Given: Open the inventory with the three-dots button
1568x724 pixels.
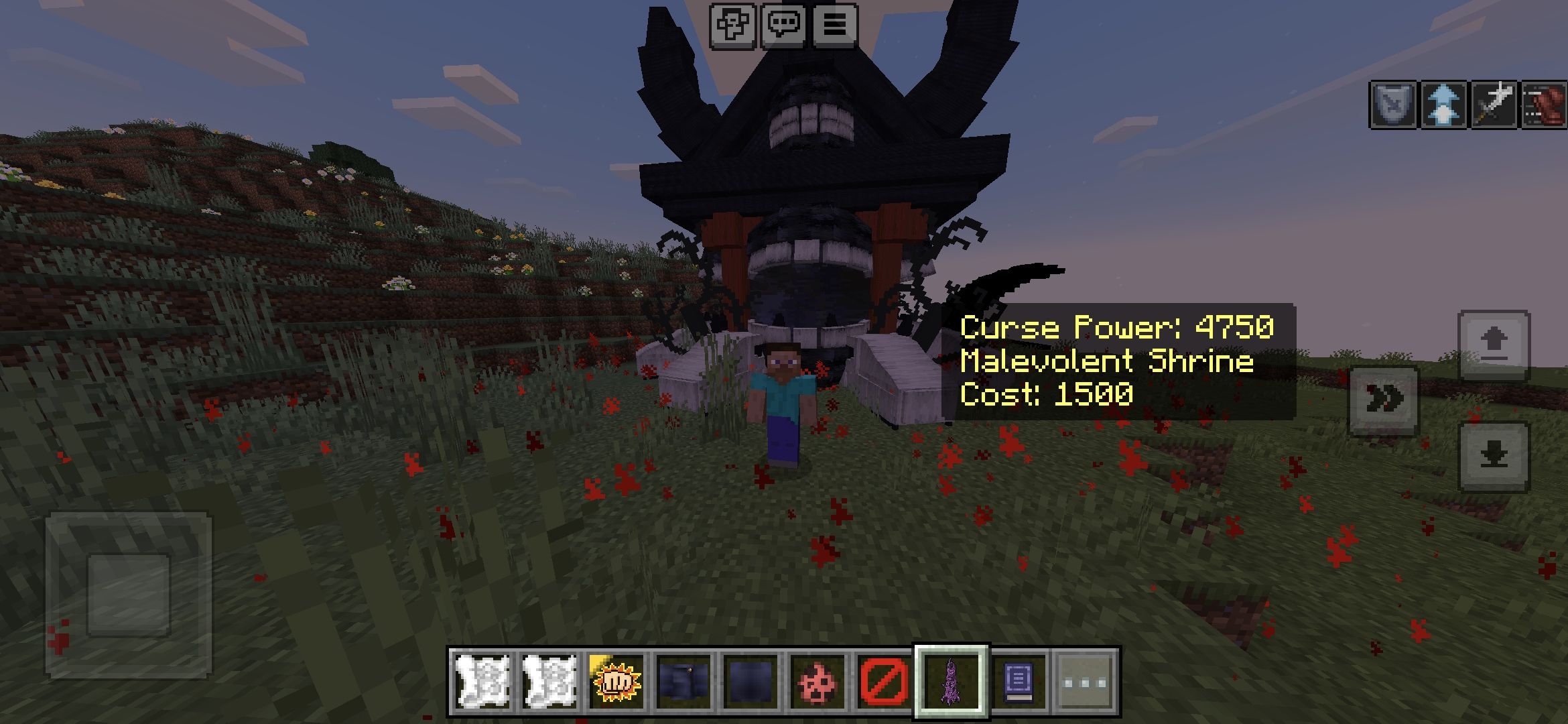Looking at the screenshot, I should pyautogui.click(x=1085, y=681).
